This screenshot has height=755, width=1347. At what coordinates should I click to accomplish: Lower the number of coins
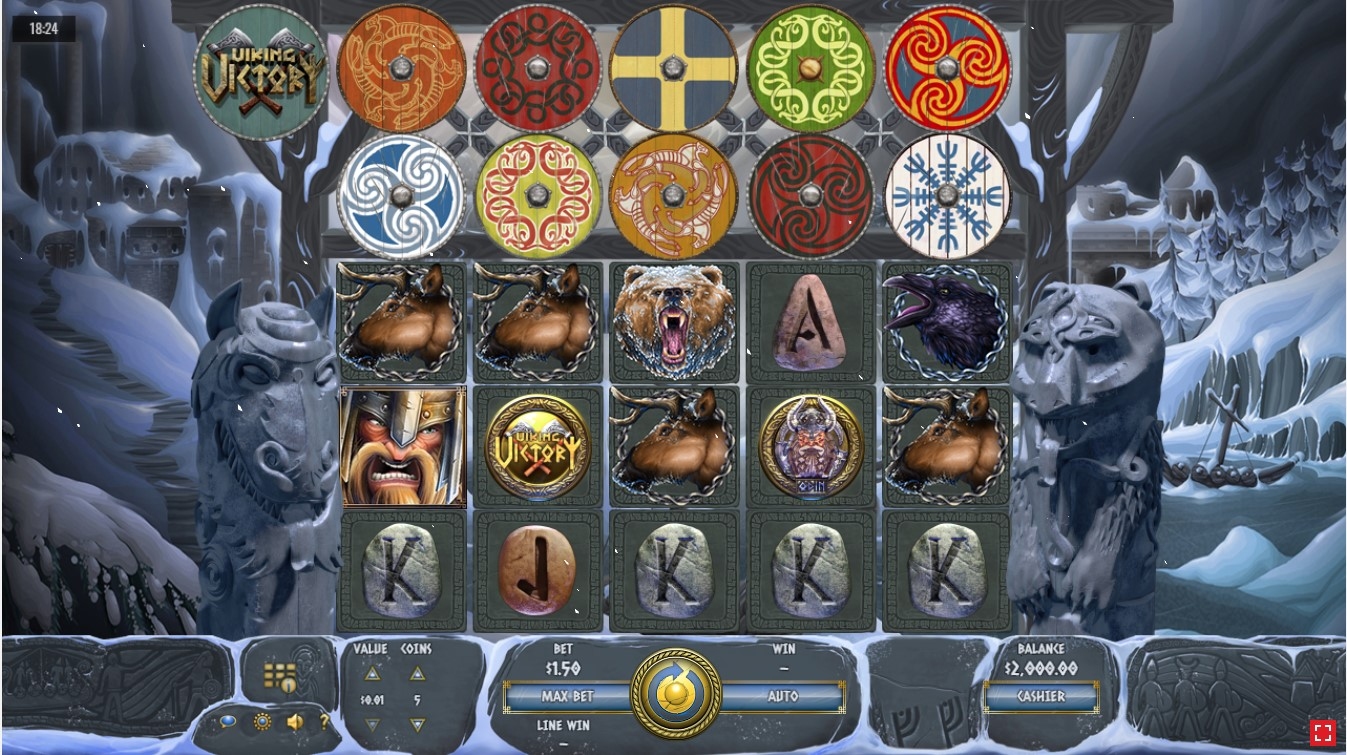click(x=417, y=725)
